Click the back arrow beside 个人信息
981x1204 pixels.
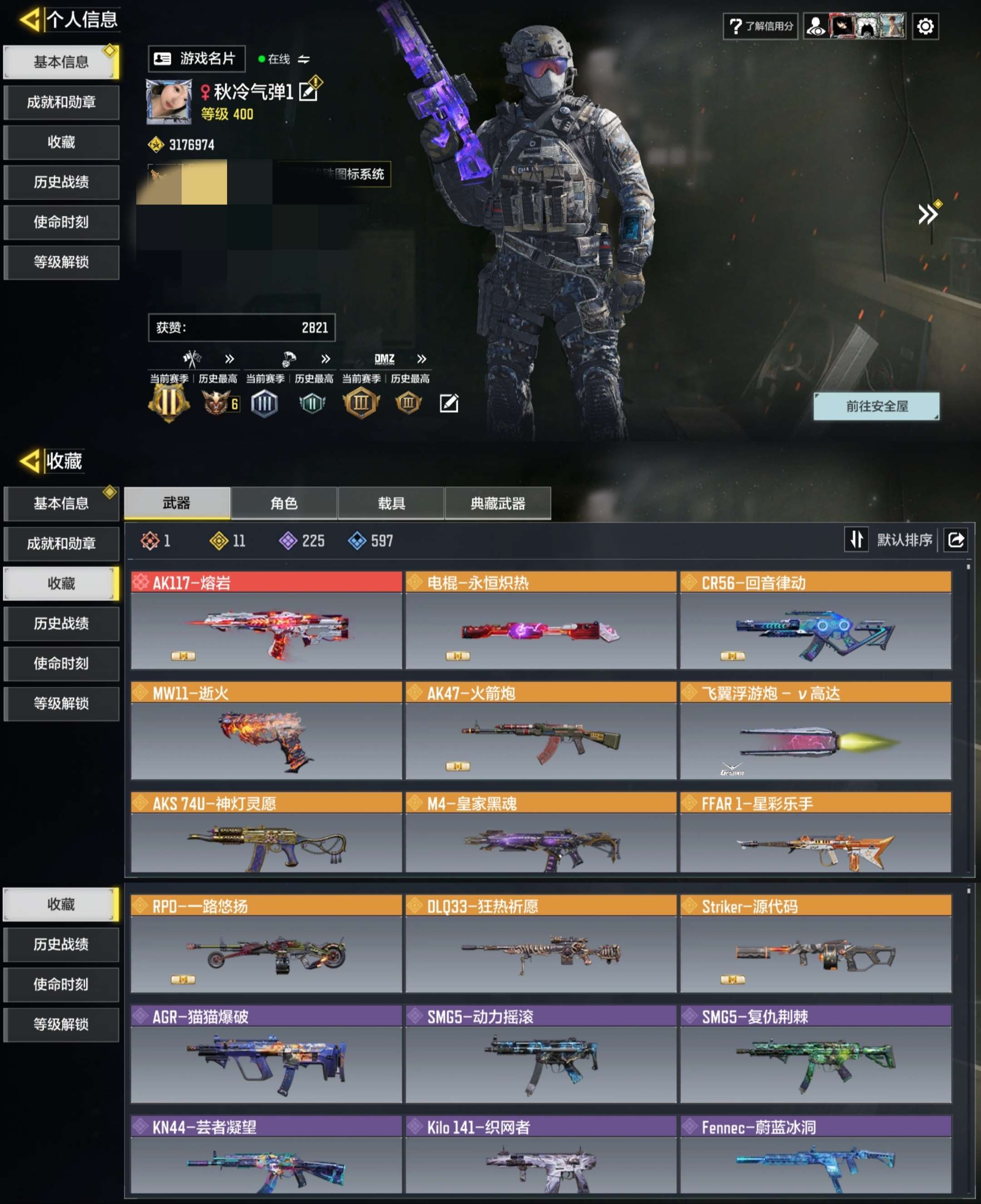click(x=30, y=20)
